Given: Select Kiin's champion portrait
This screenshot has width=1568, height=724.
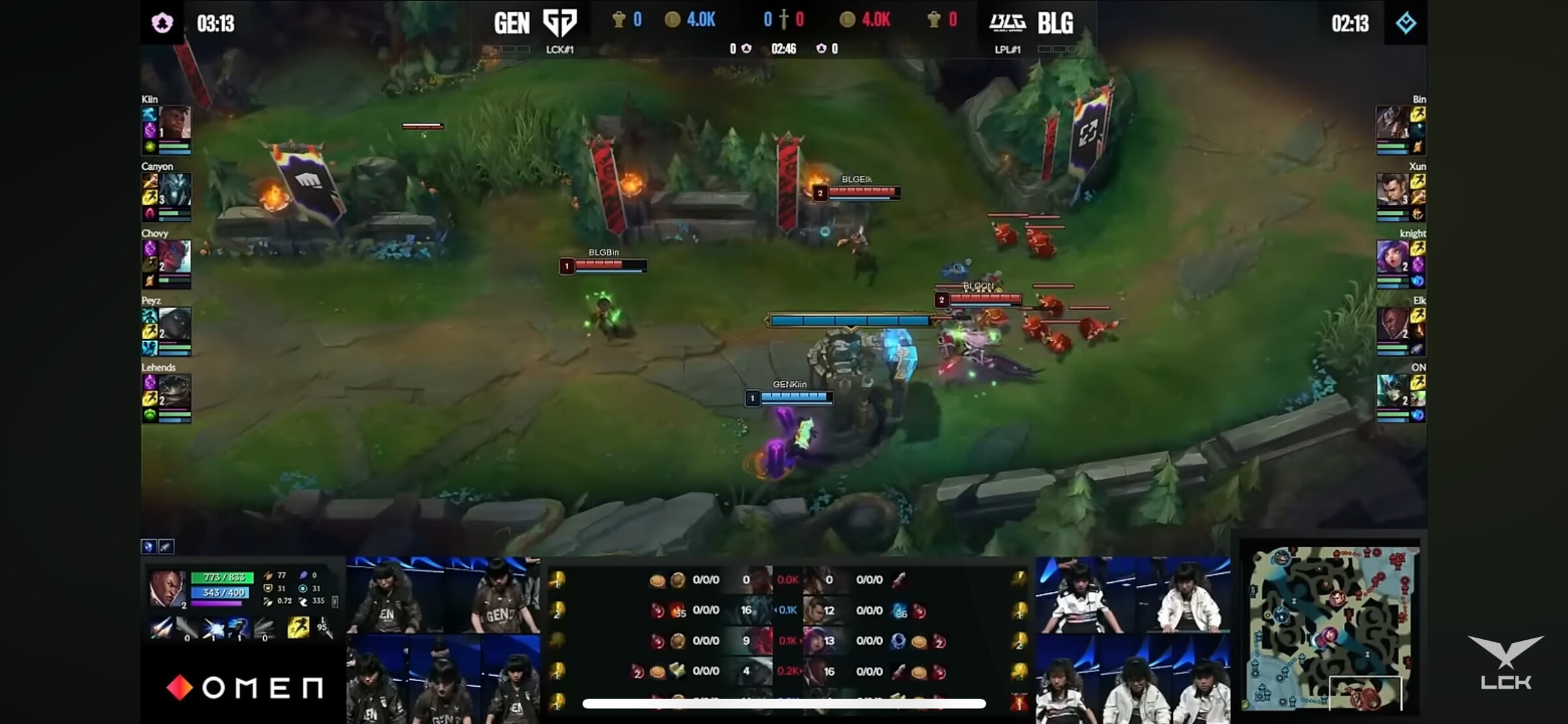Looking at the screenshot, I should click(x=175, y=123).
